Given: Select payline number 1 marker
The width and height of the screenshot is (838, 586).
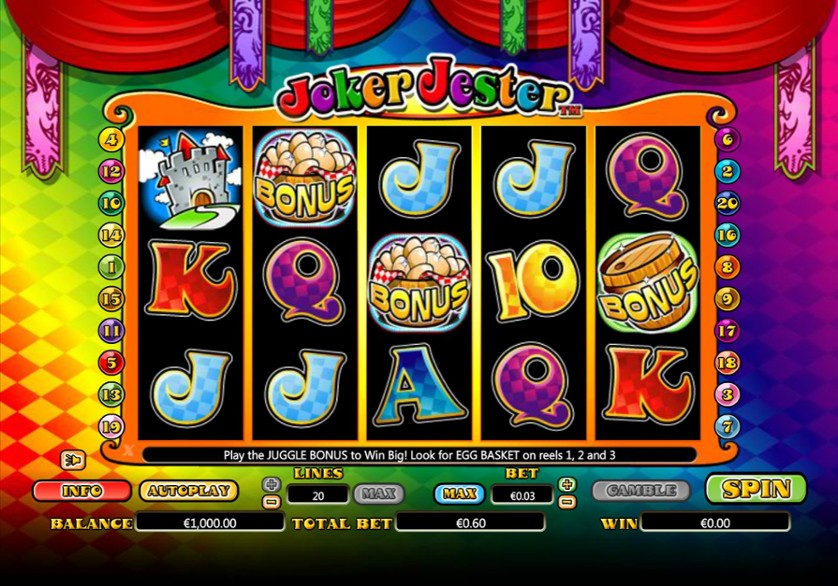Looking at the screenshot, I should (111, 267).
